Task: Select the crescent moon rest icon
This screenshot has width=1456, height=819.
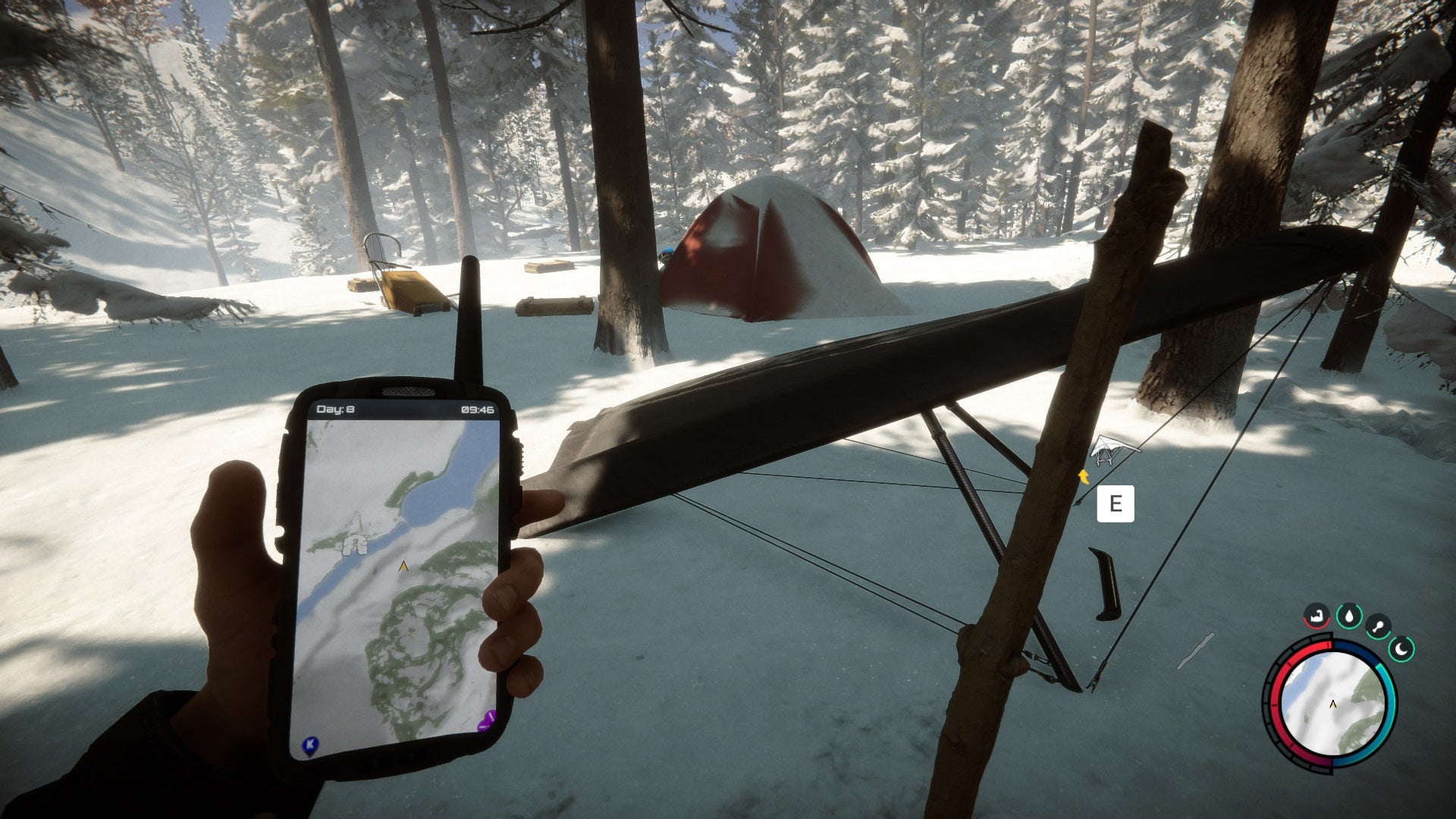Action: 1401,648
